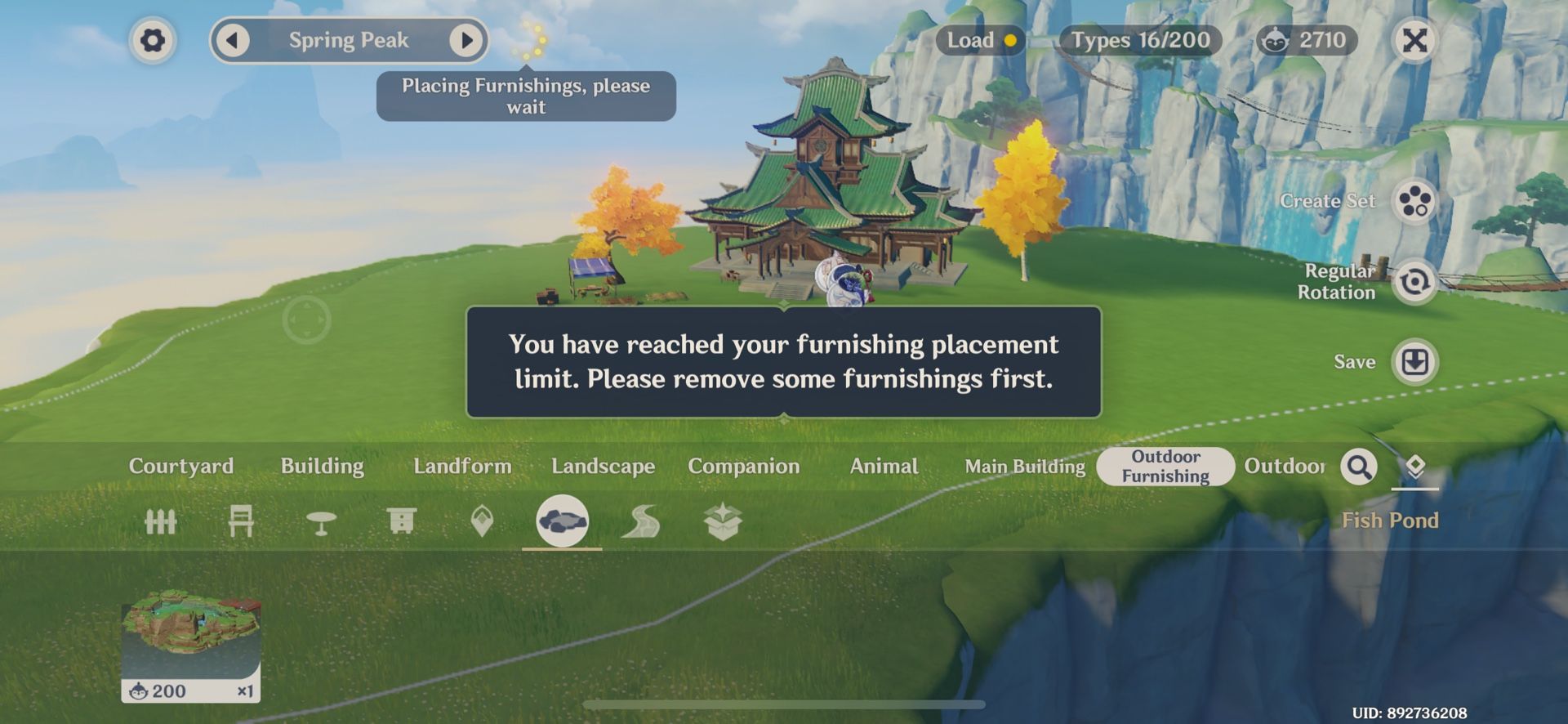Screen dimensions: 1568x724
Task: Switch to the next layout with the right arrow
Action: 465,39
